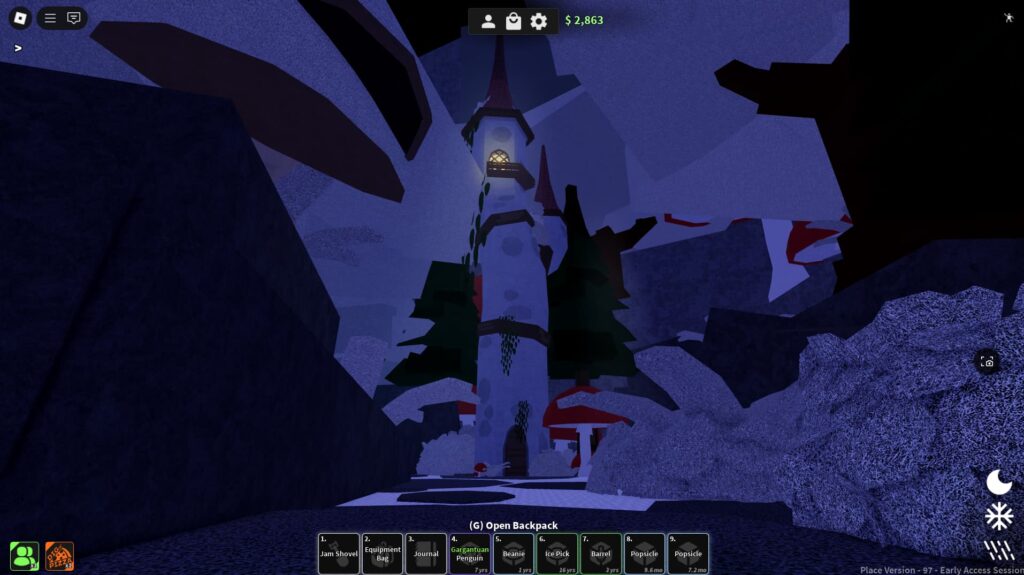Click the green players icon
This screenshot has width=1024, height=575.
click(24, 556)
